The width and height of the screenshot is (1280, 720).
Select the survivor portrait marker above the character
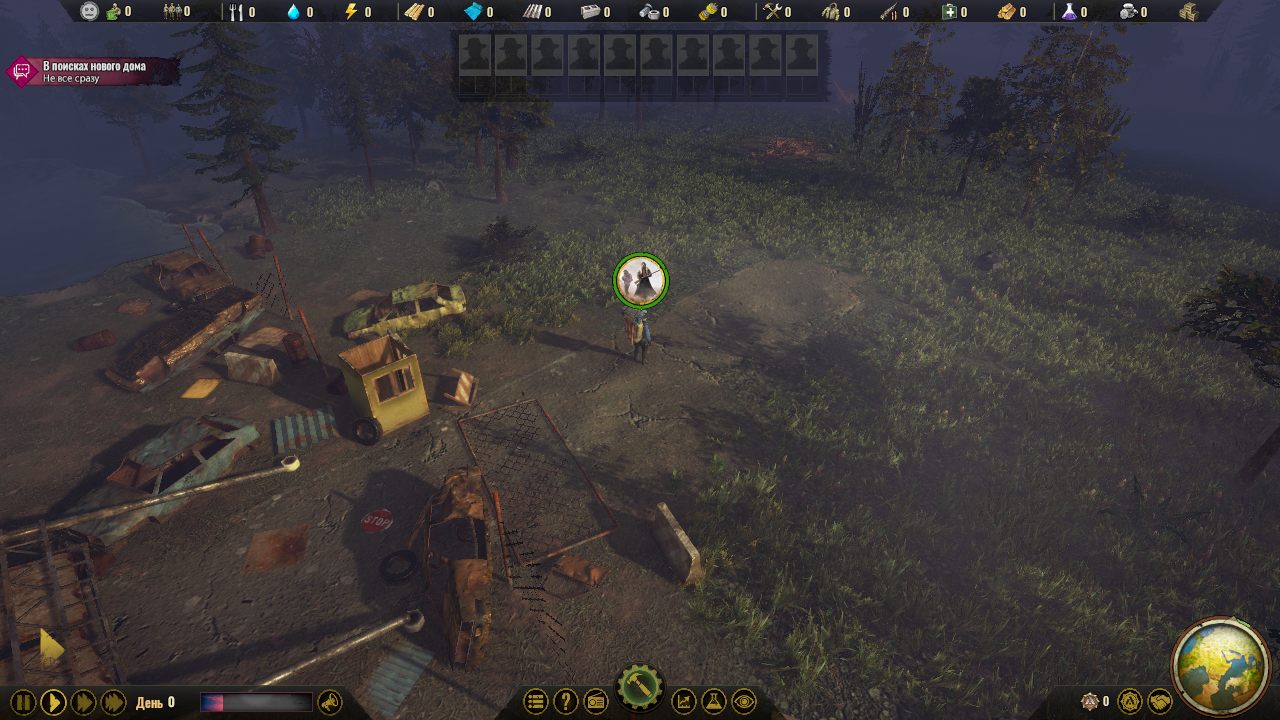[x=640, y=280]
